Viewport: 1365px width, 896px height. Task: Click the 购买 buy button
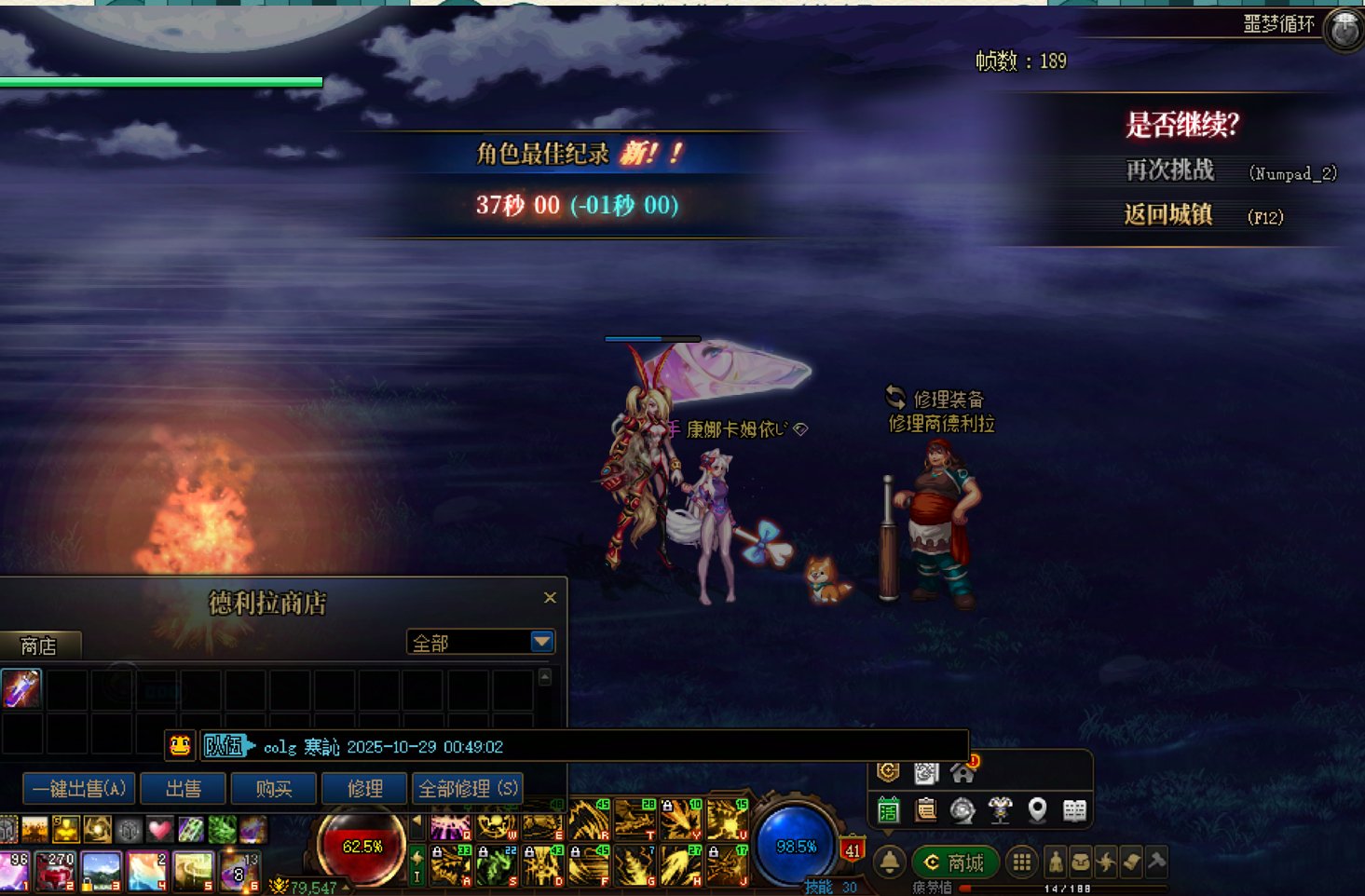point(274,789)
